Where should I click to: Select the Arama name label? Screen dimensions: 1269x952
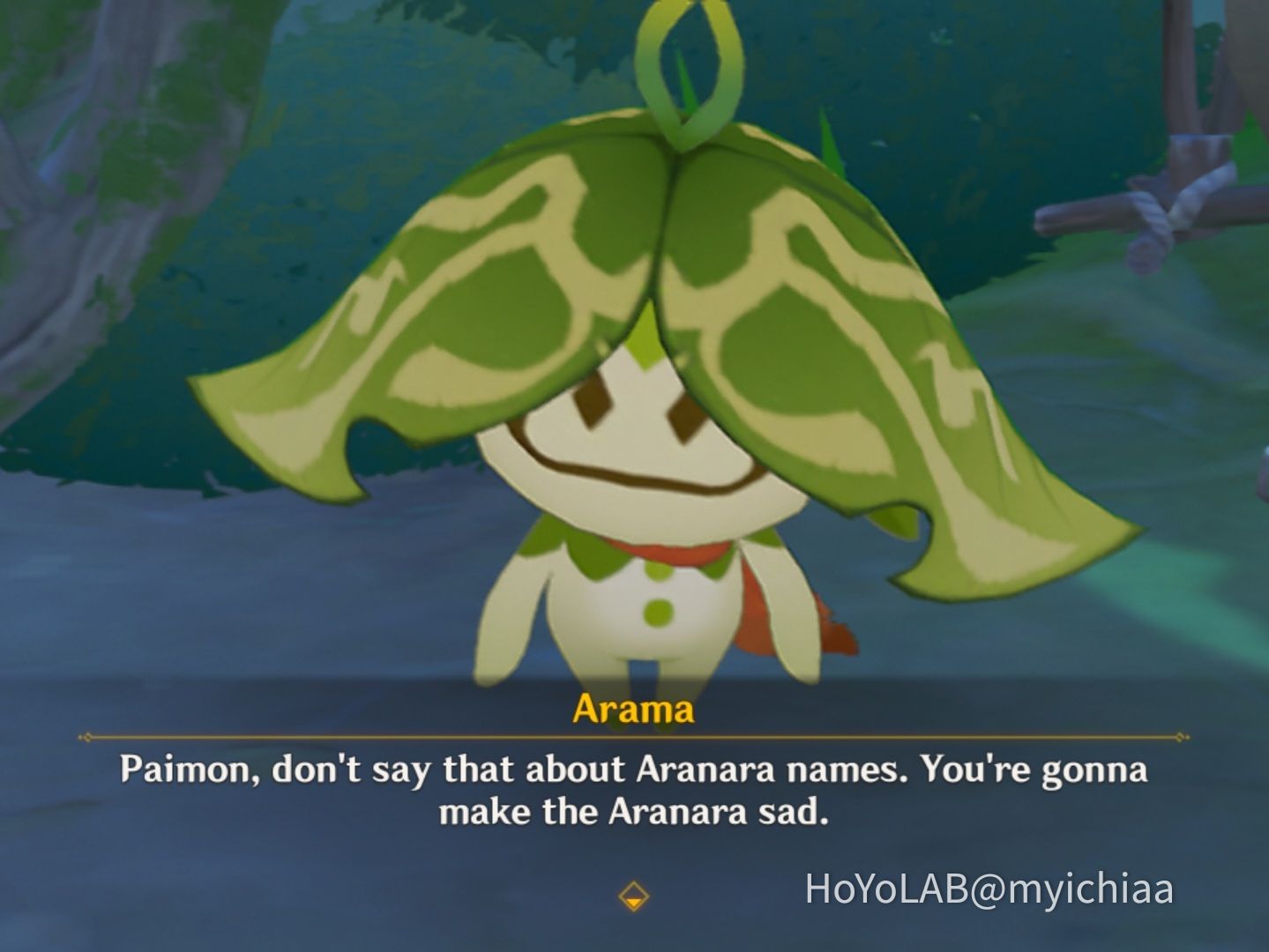634,708
